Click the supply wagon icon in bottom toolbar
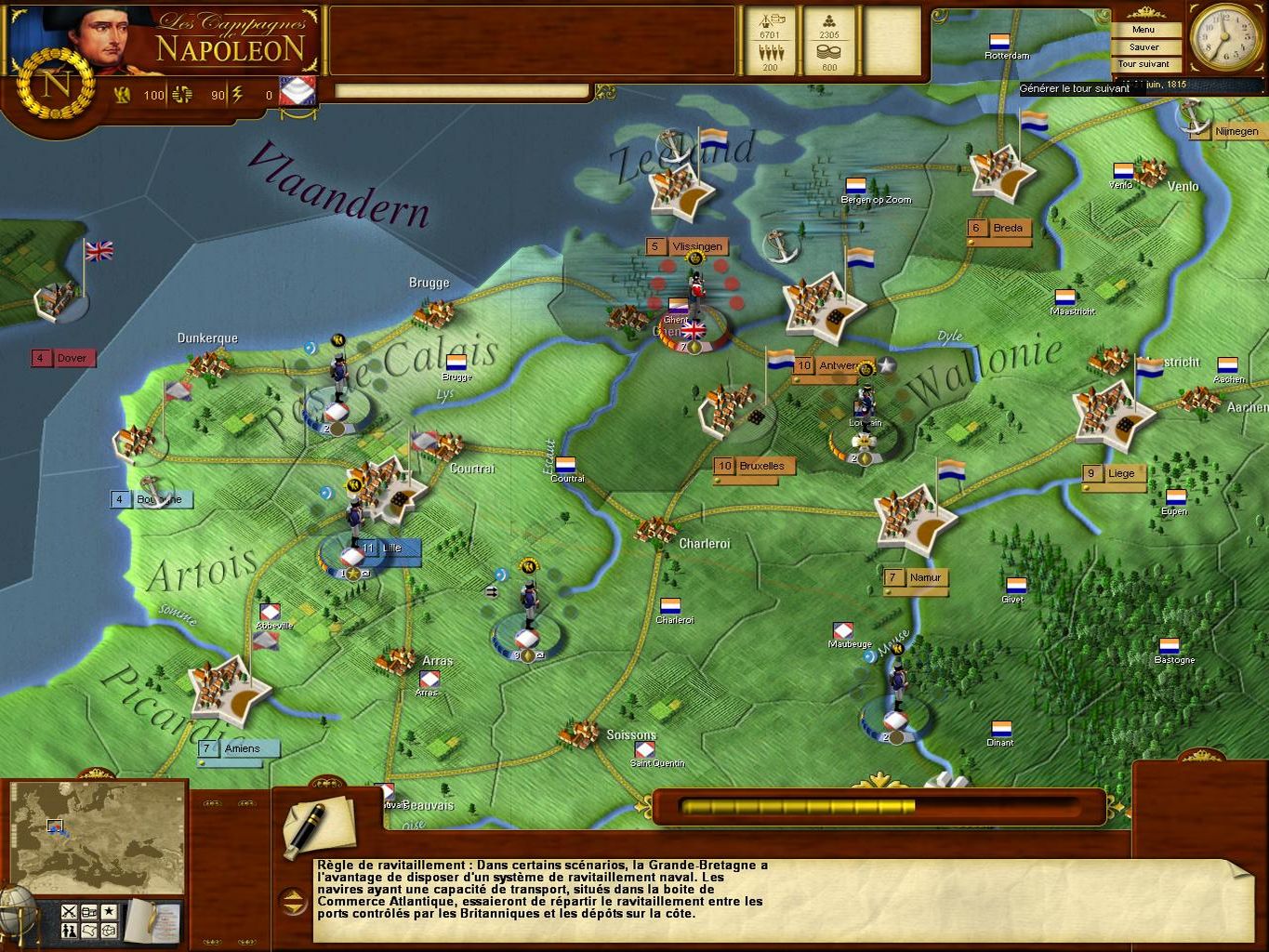Screen dimensions: 1269x952 tap(88, 912)
